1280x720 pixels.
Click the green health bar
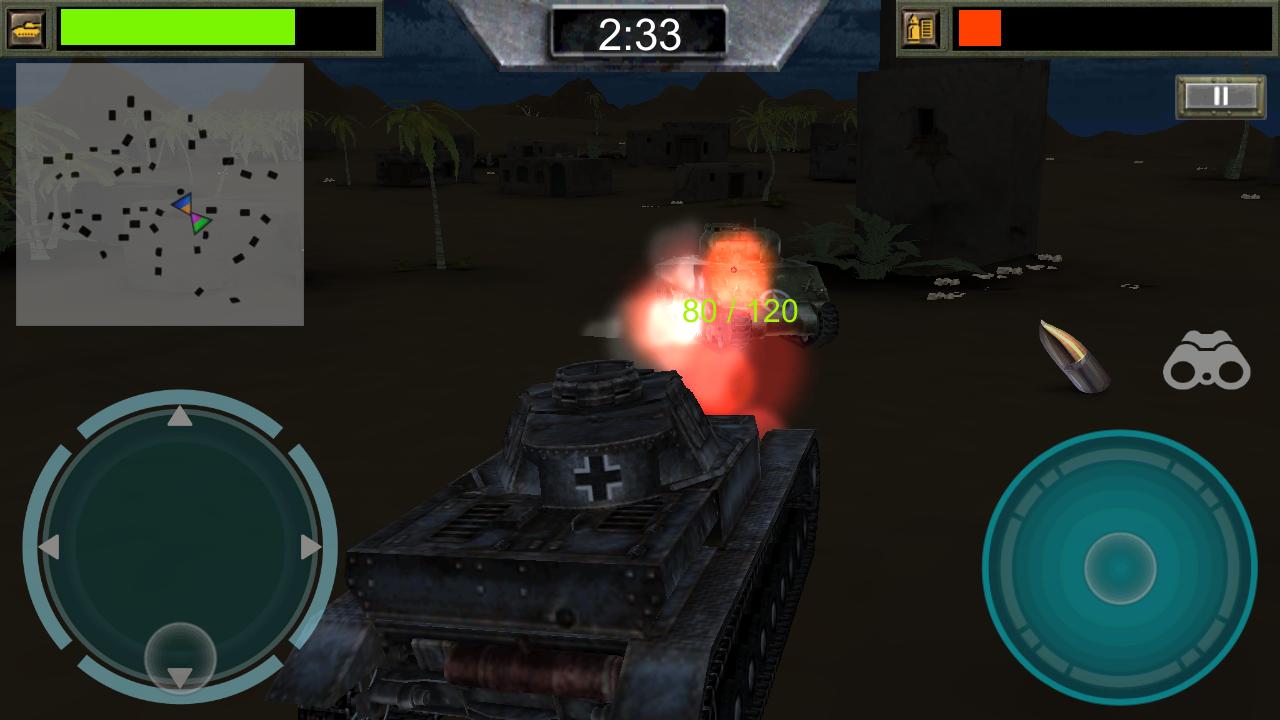pyautogui.click(x=175, y=26)
